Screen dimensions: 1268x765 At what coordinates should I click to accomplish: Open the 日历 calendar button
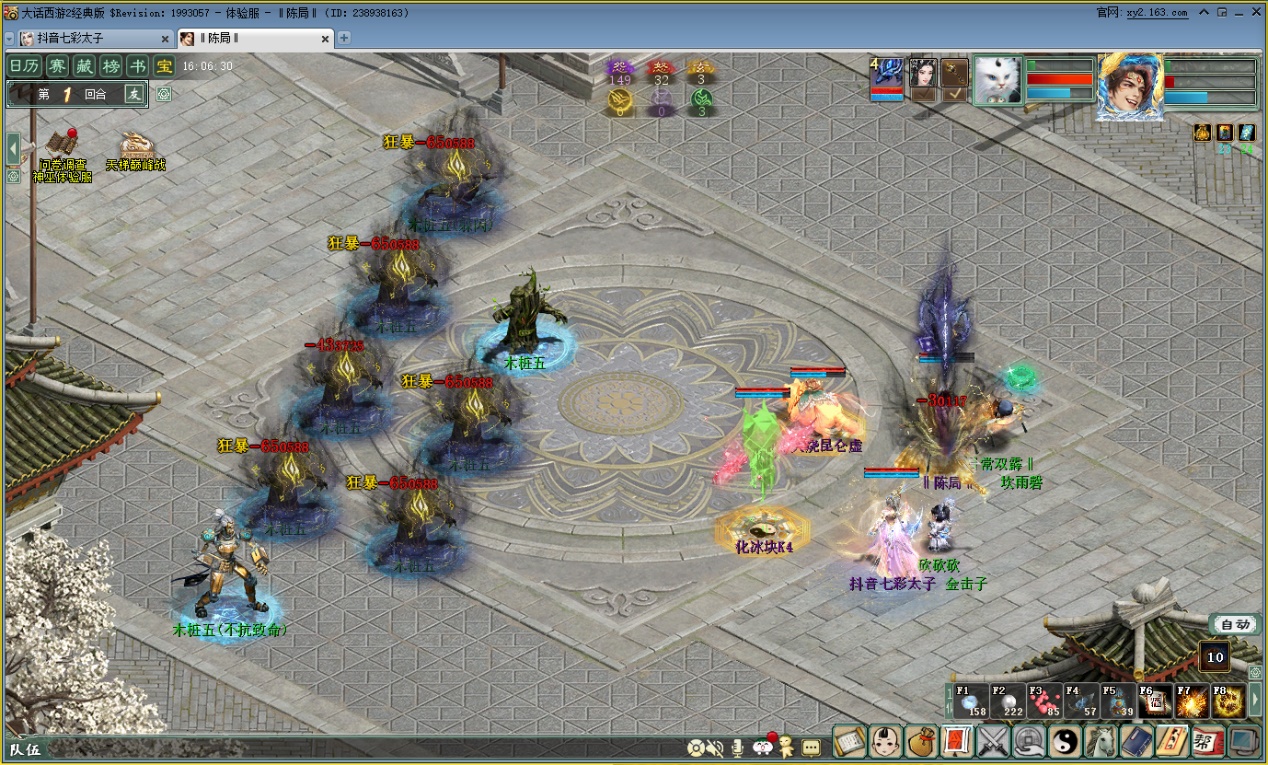(x=24, y=66)
